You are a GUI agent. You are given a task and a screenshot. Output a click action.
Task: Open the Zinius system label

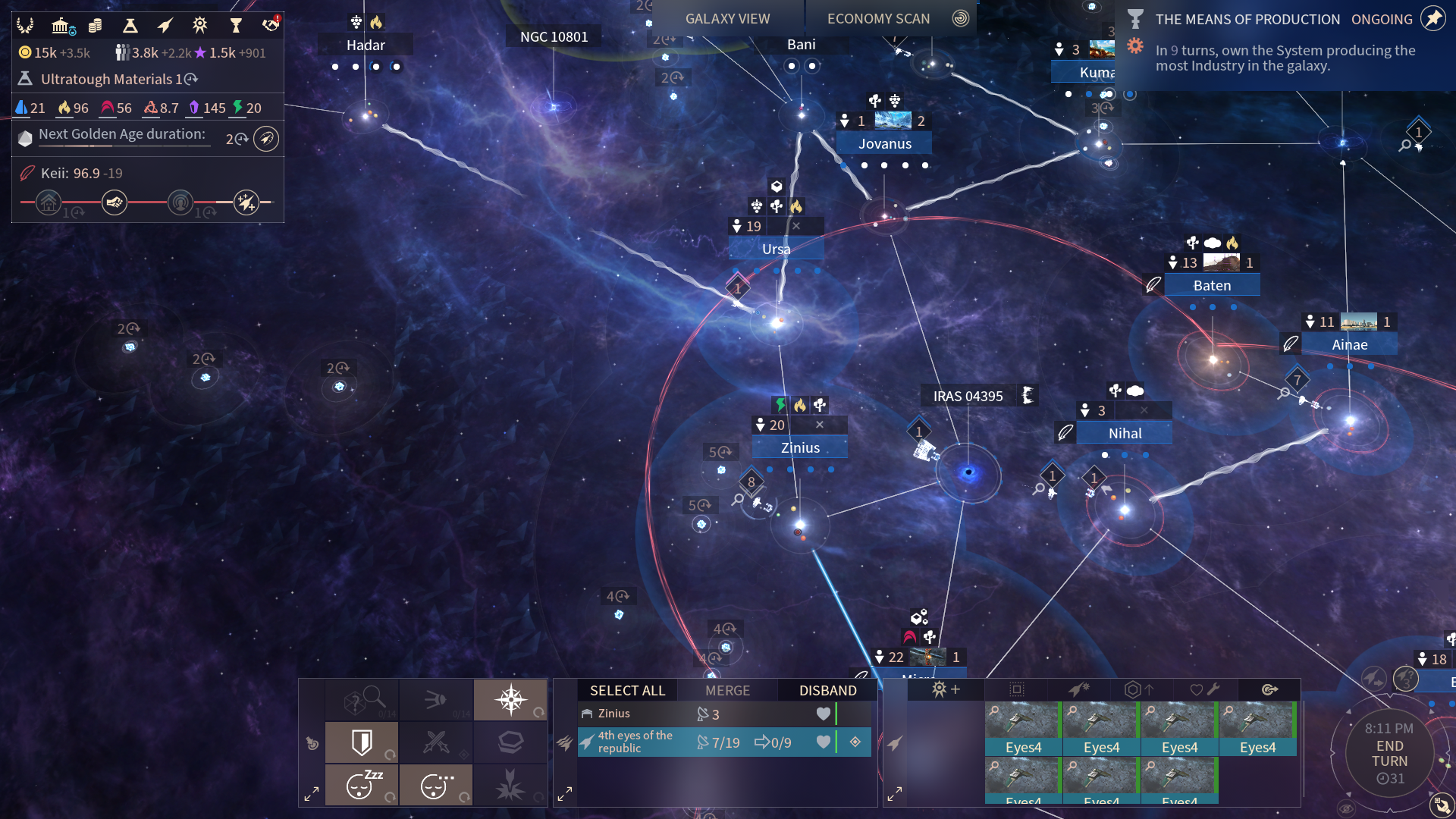[x=800, y=447]
